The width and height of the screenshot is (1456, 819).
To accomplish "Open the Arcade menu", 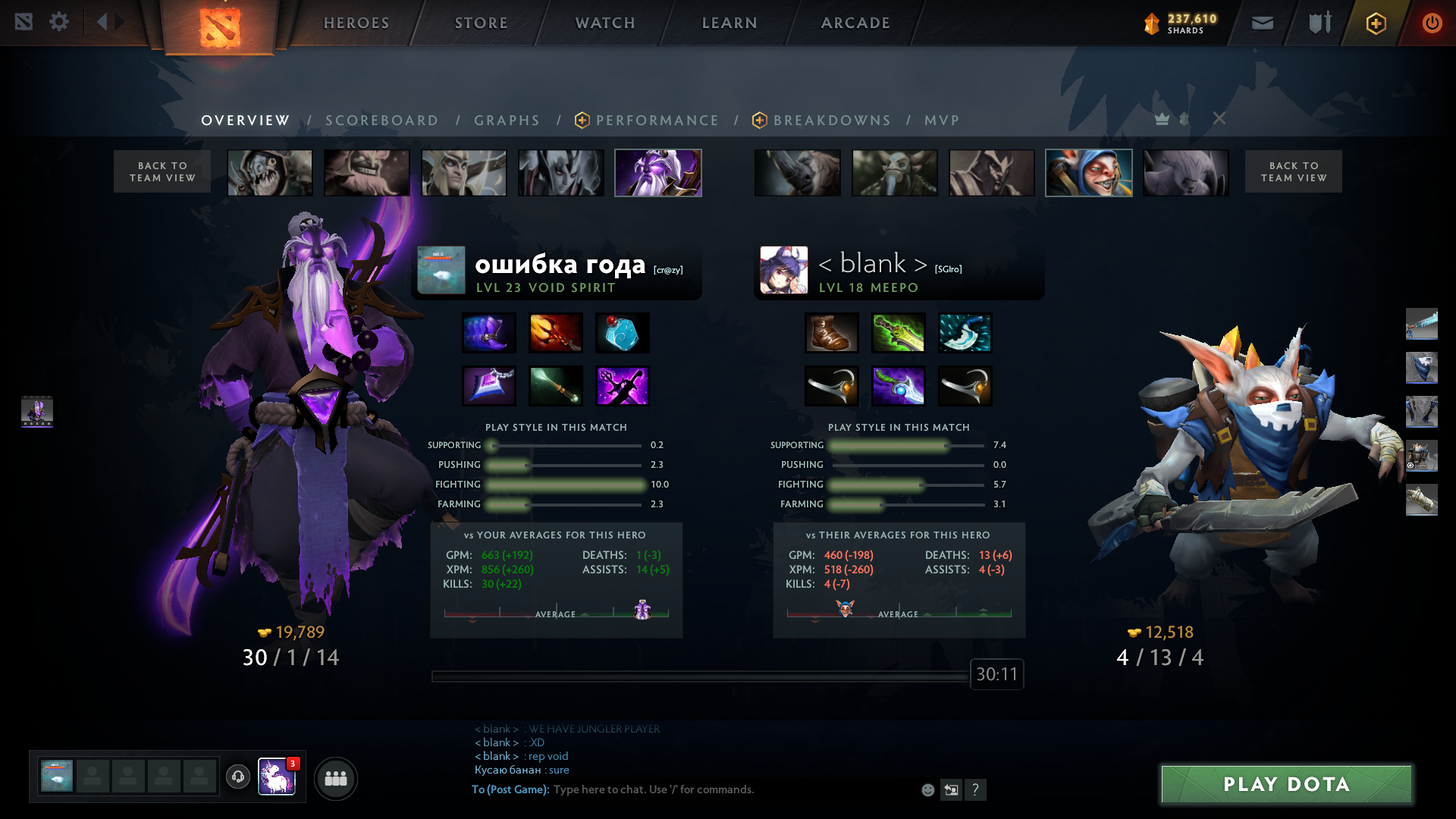I will pyautogui.click(x=855, y=23).
